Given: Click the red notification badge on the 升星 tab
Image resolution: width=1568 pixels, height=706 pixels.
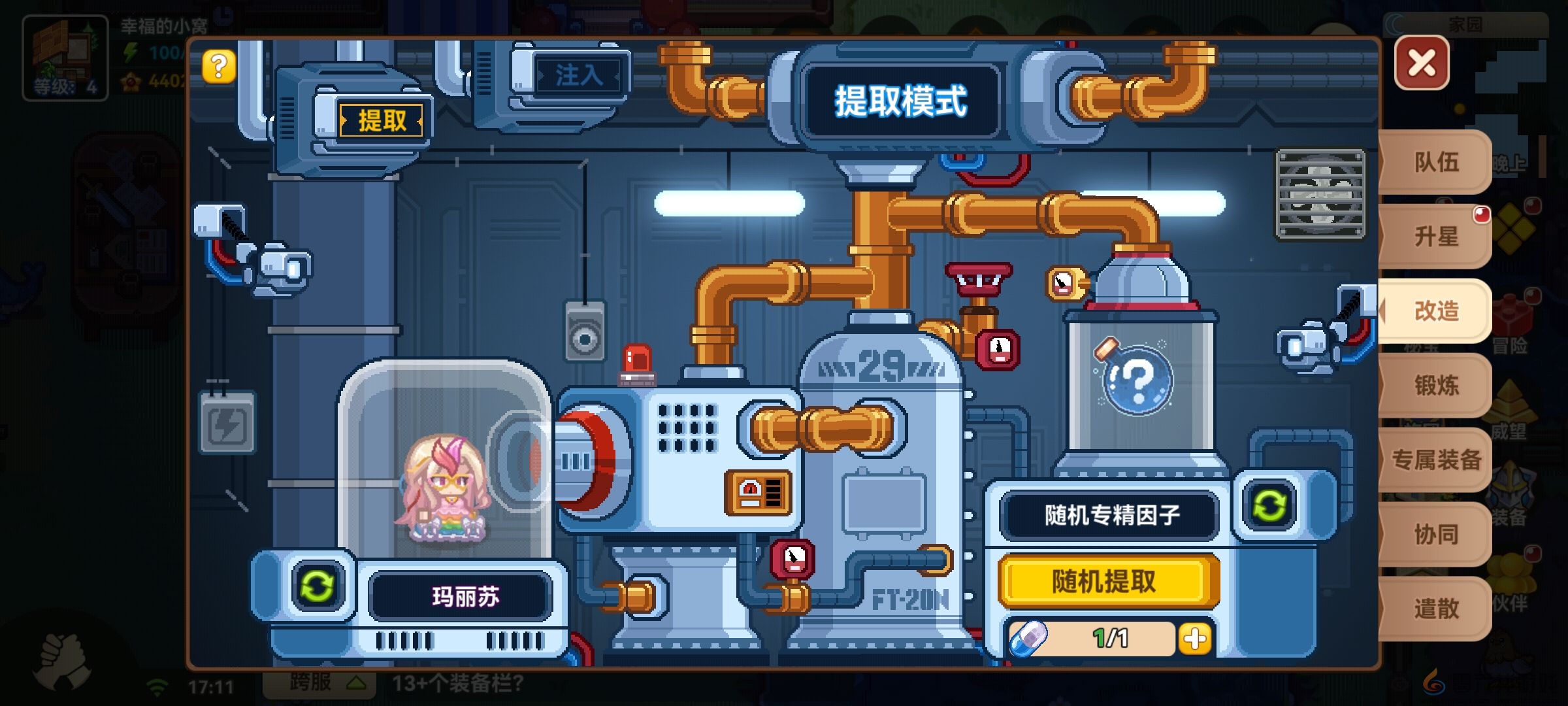Looking at the screenshot, I should pos(1481,213).
